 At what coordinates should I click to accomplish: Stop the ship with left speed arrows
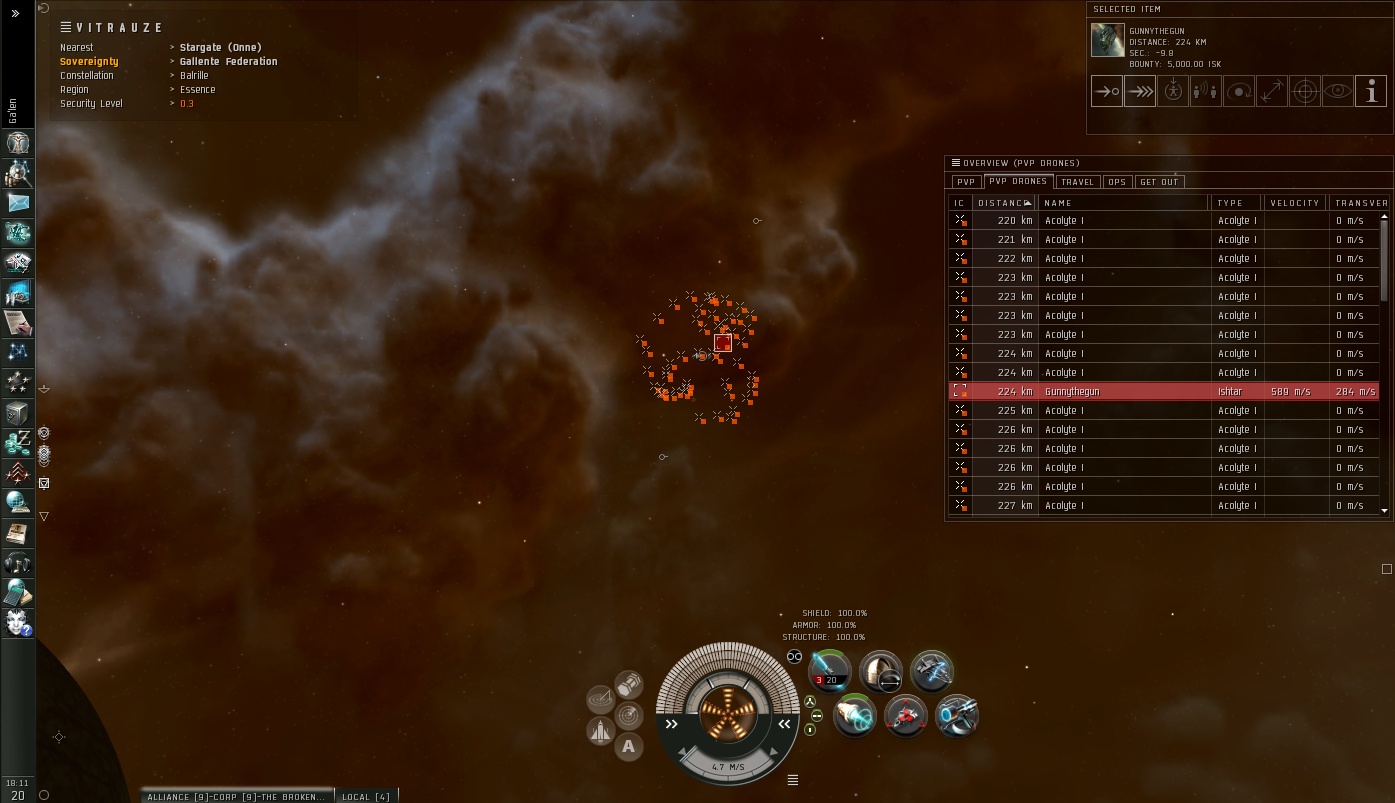pyautogui.click(x=671, y=724)
